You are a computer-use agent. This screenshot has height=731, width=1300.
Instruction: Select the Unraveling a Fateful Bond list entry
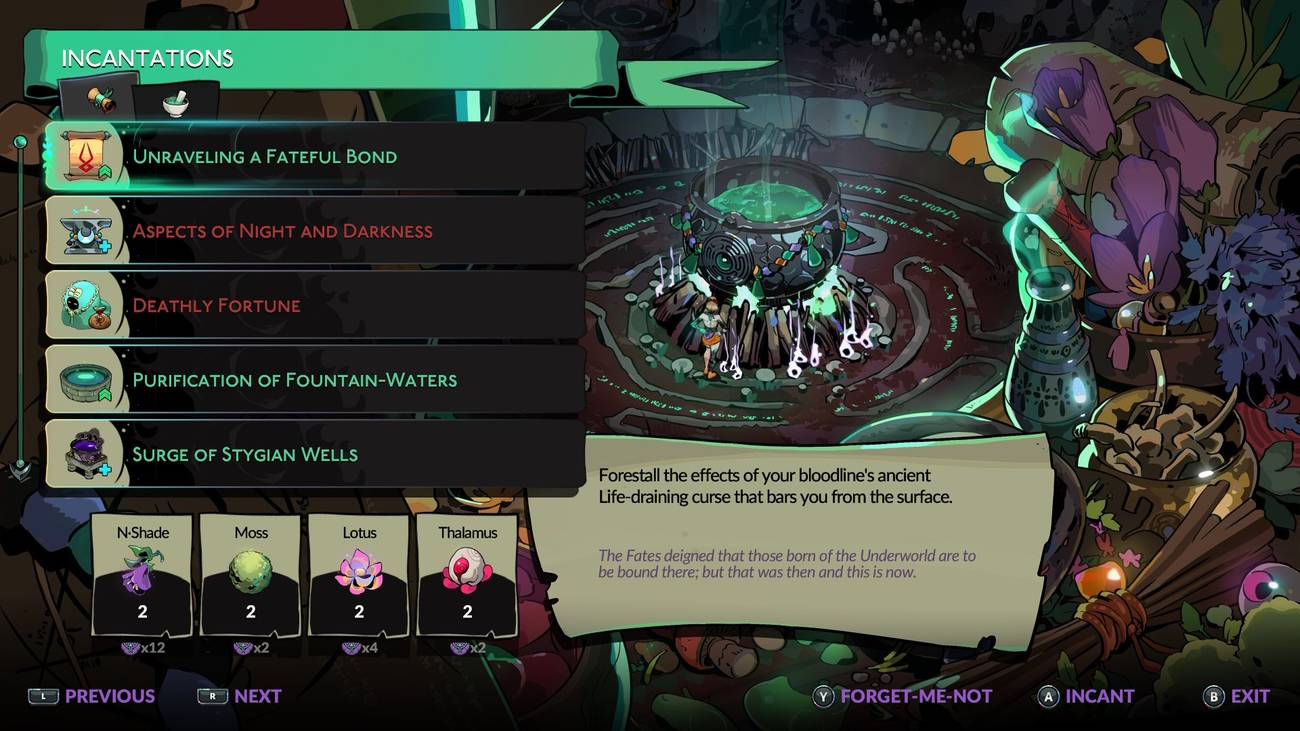(300, 155)
